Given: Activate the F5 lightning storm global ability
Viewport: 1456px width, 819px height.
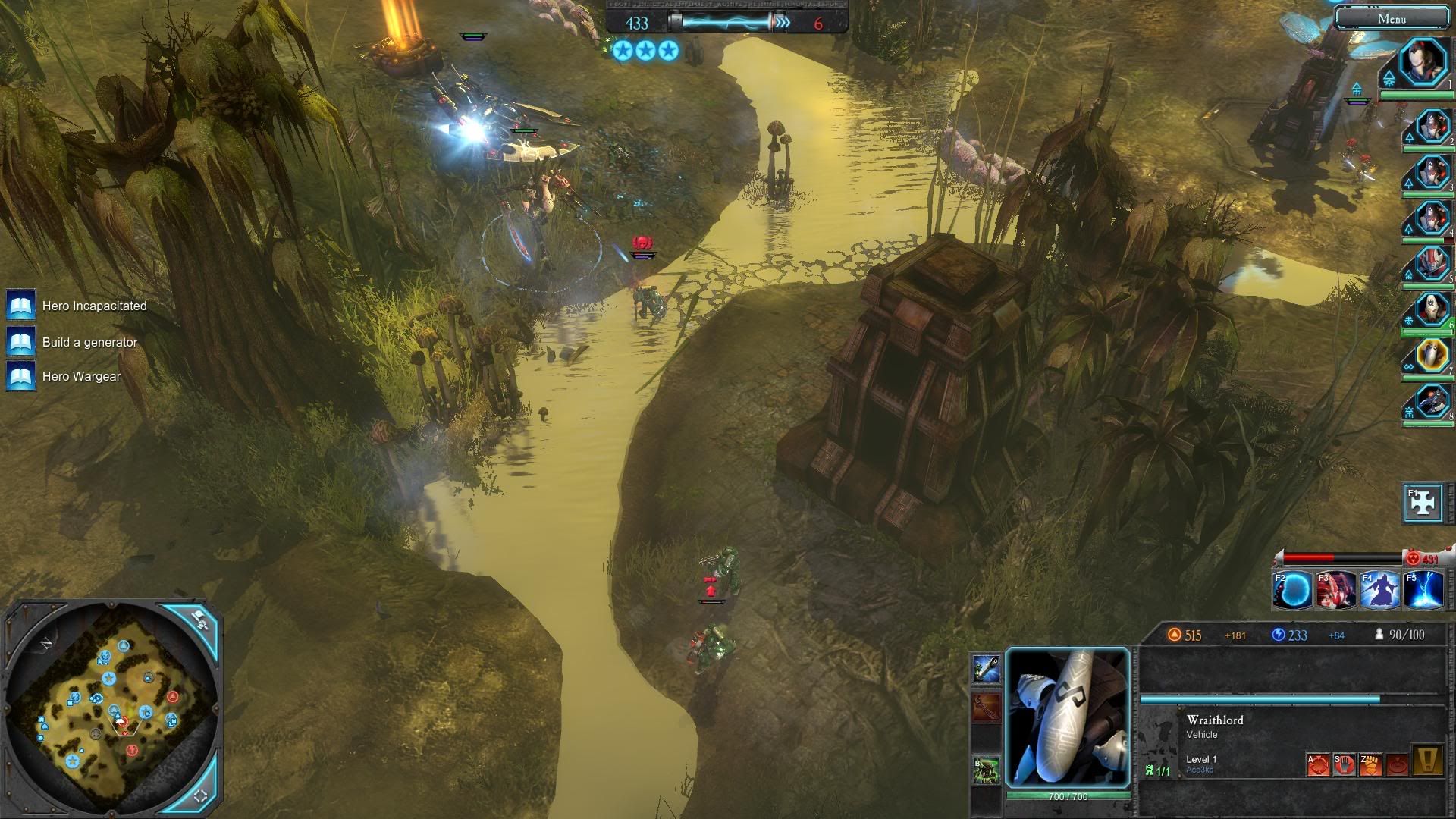Looking at the screenshot, I should [1423, 590].
